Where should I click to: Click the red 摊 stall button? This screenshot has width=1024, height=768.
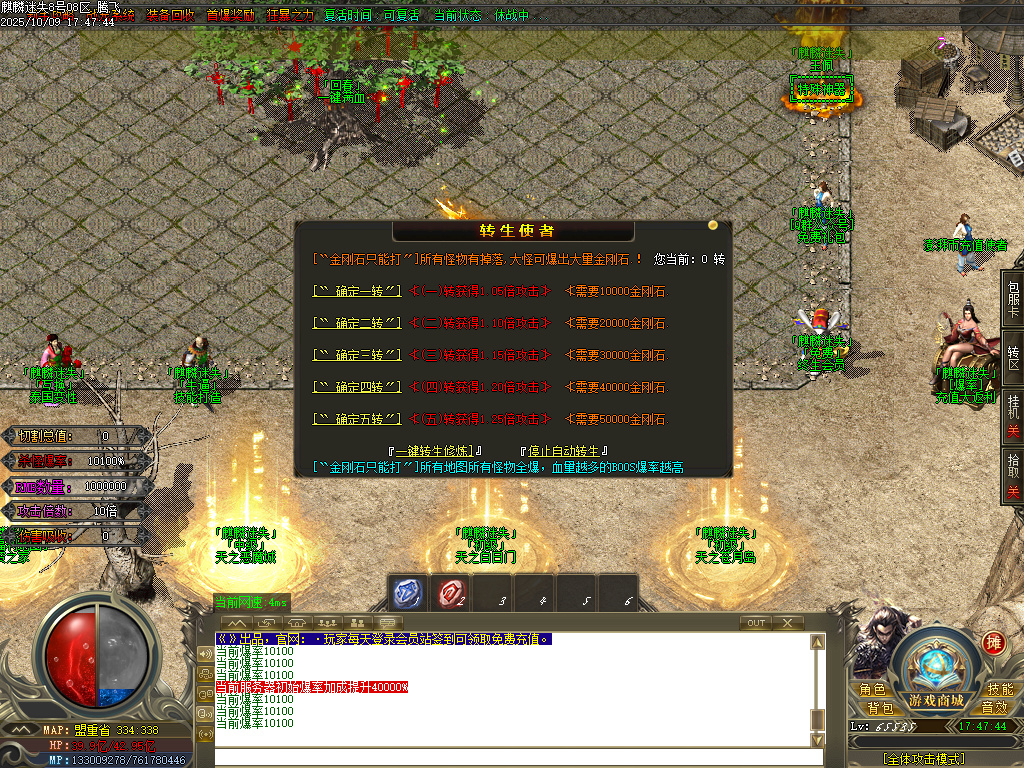point(993,642)
